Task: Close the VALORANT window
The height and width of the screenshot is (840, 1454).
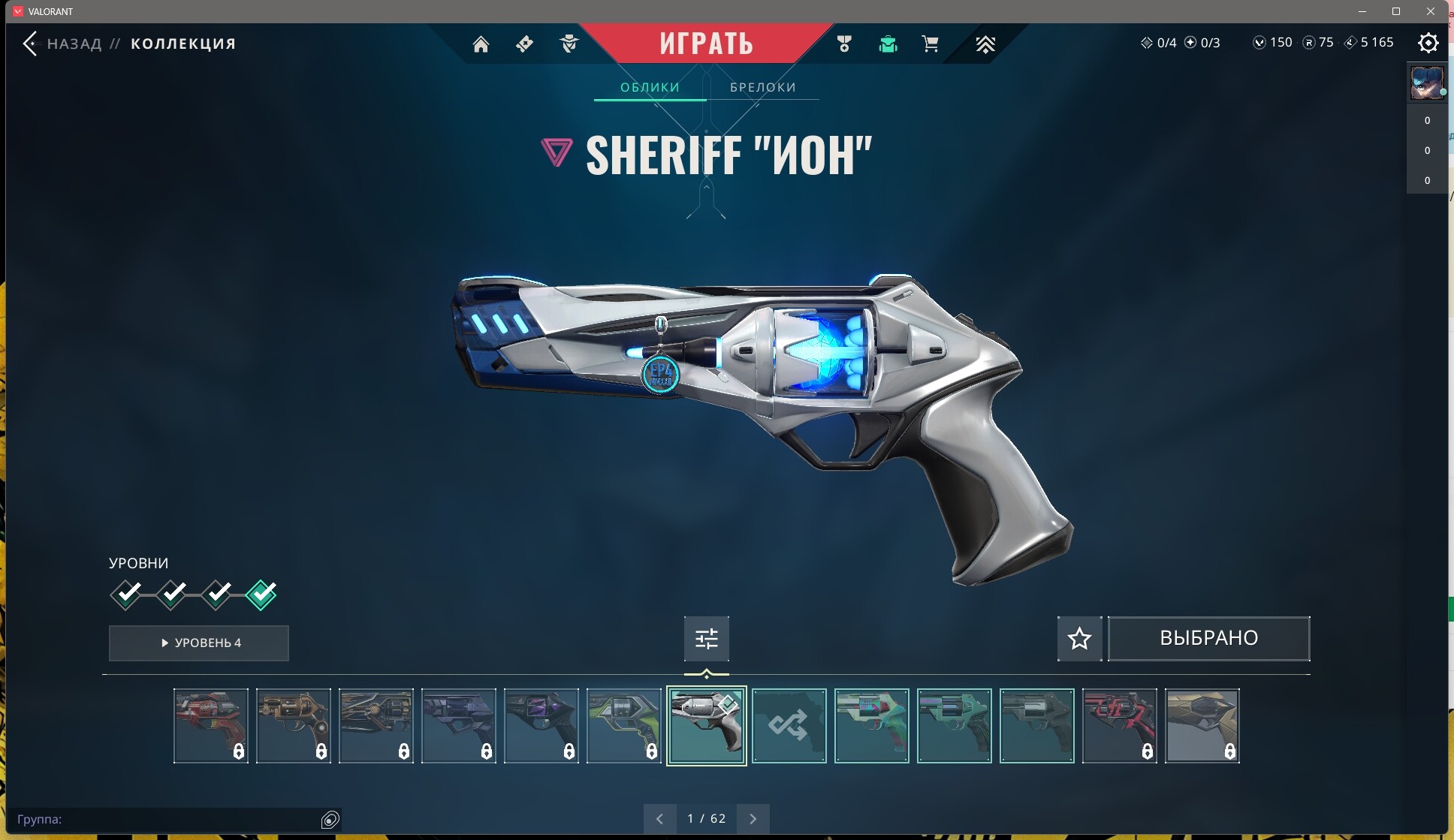Action: pyautogui.click(x=1431, y=11)
